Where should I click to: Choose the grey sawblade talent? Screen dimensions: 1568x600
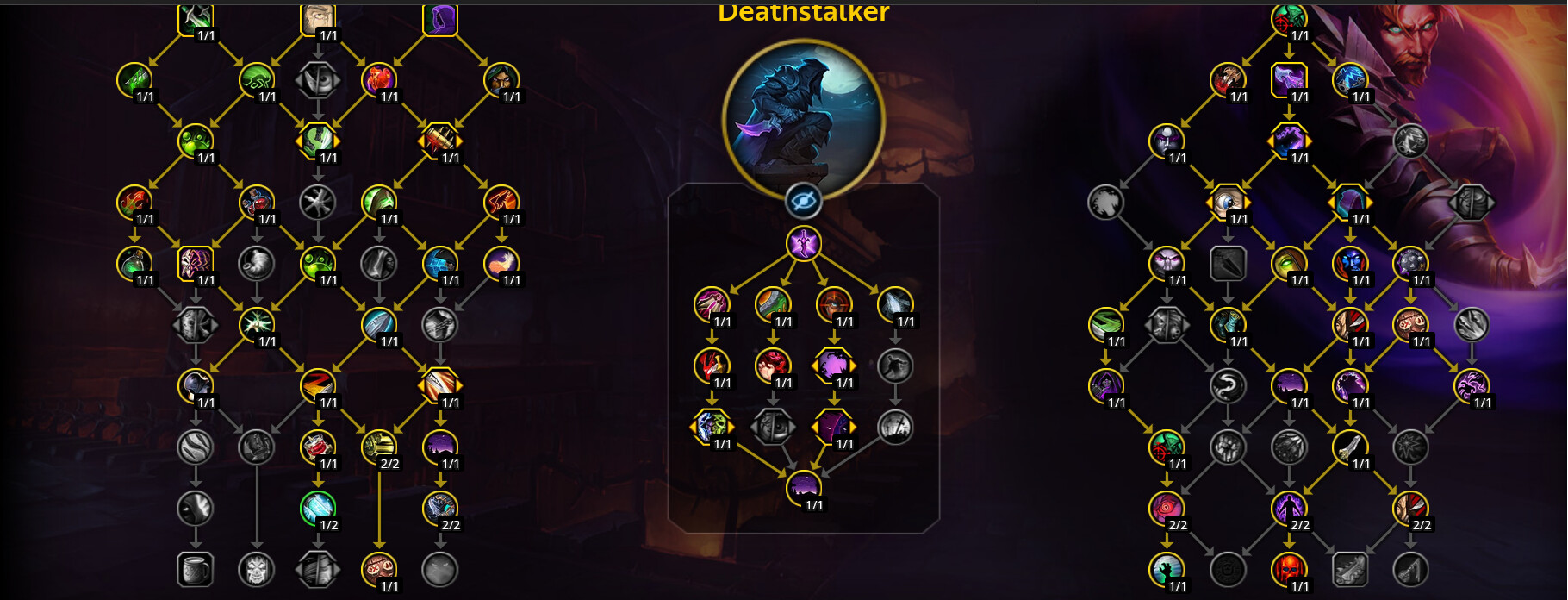click(x=1350, y=569)
